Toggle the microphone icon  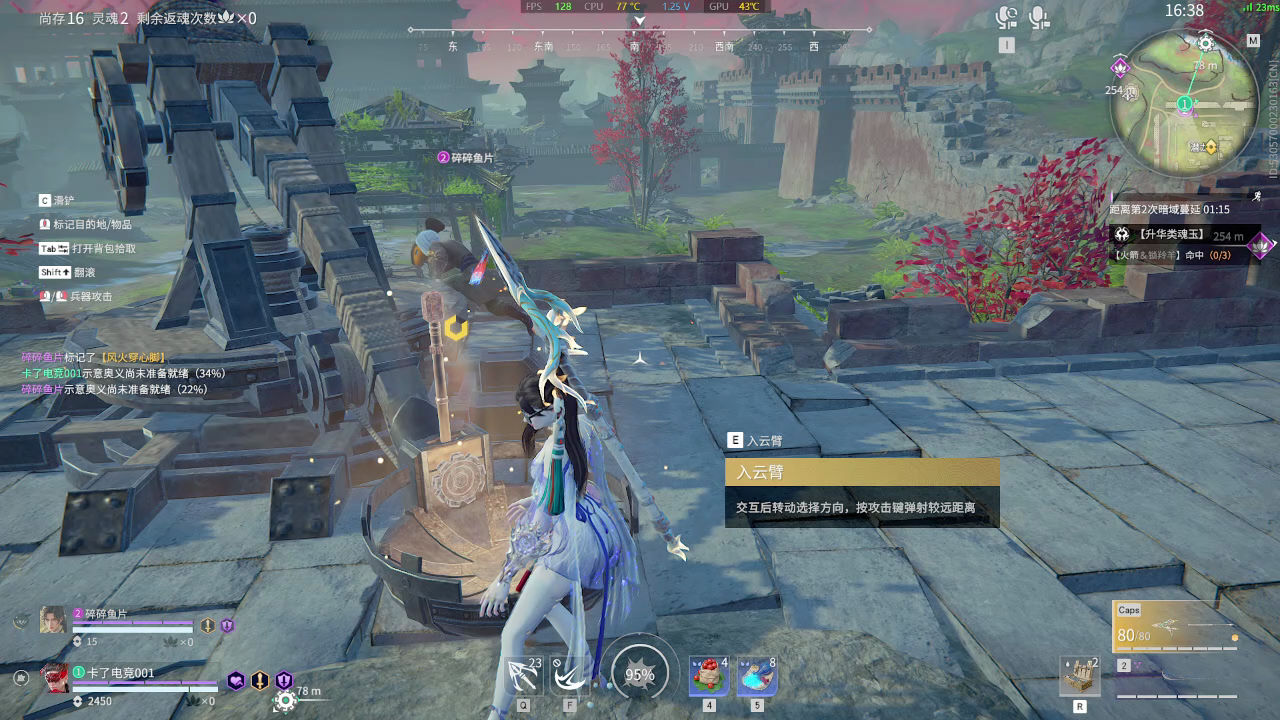point(1039,17)
